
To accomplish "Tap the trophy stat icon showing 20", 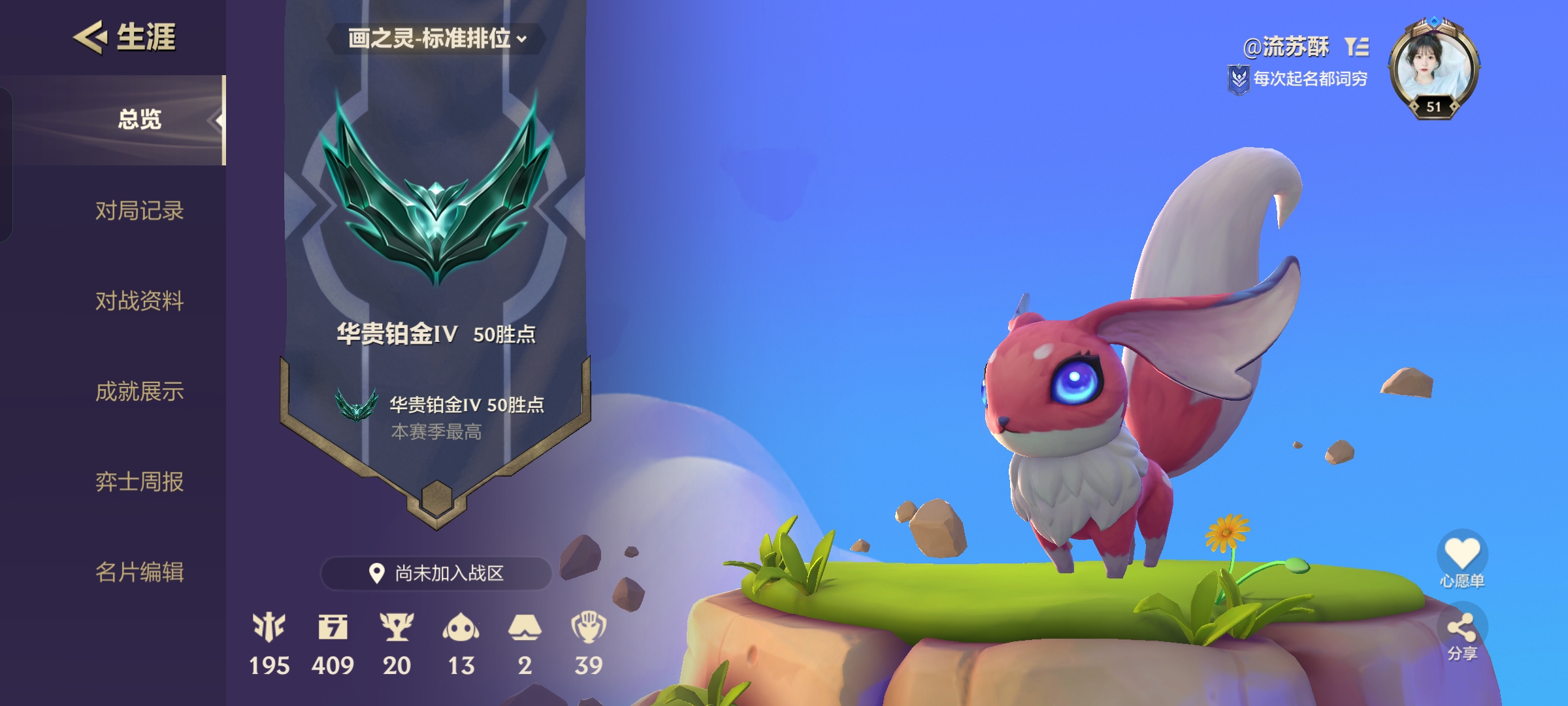I will tap(397, 628).
